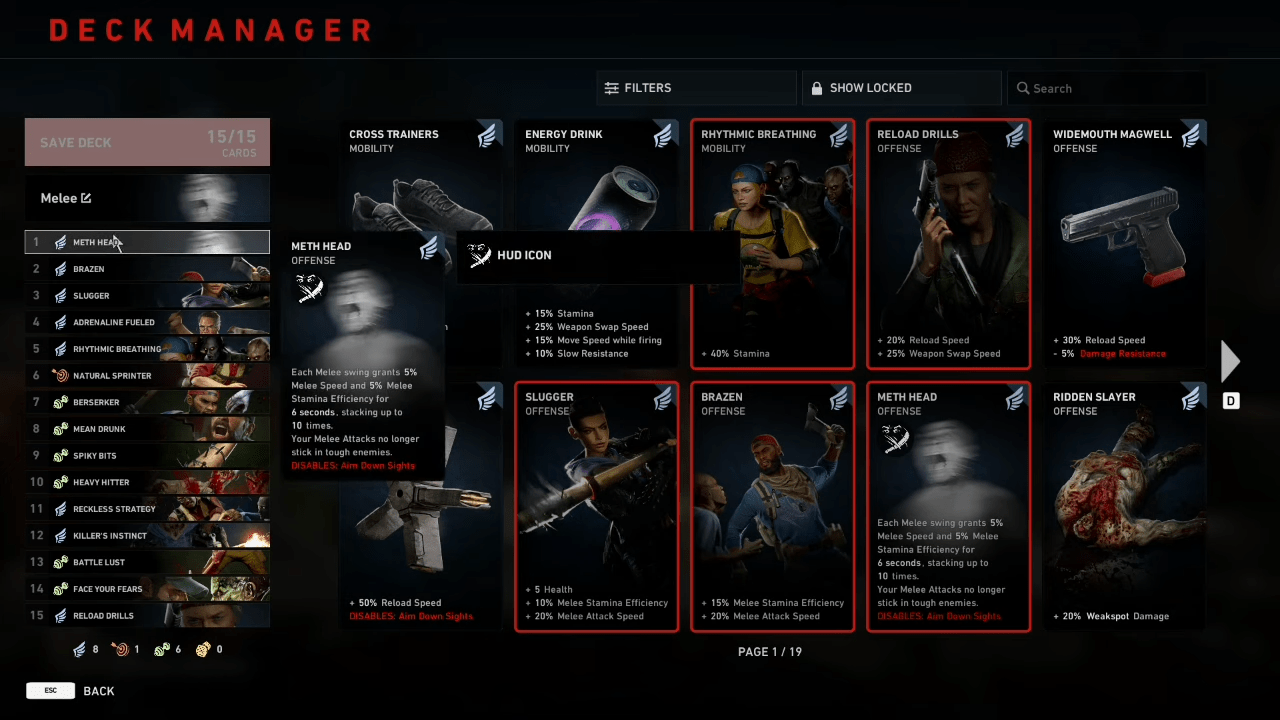1280x720 pixels.
Task: Select the Ridden Slayer card
Action: point(1124,506)
